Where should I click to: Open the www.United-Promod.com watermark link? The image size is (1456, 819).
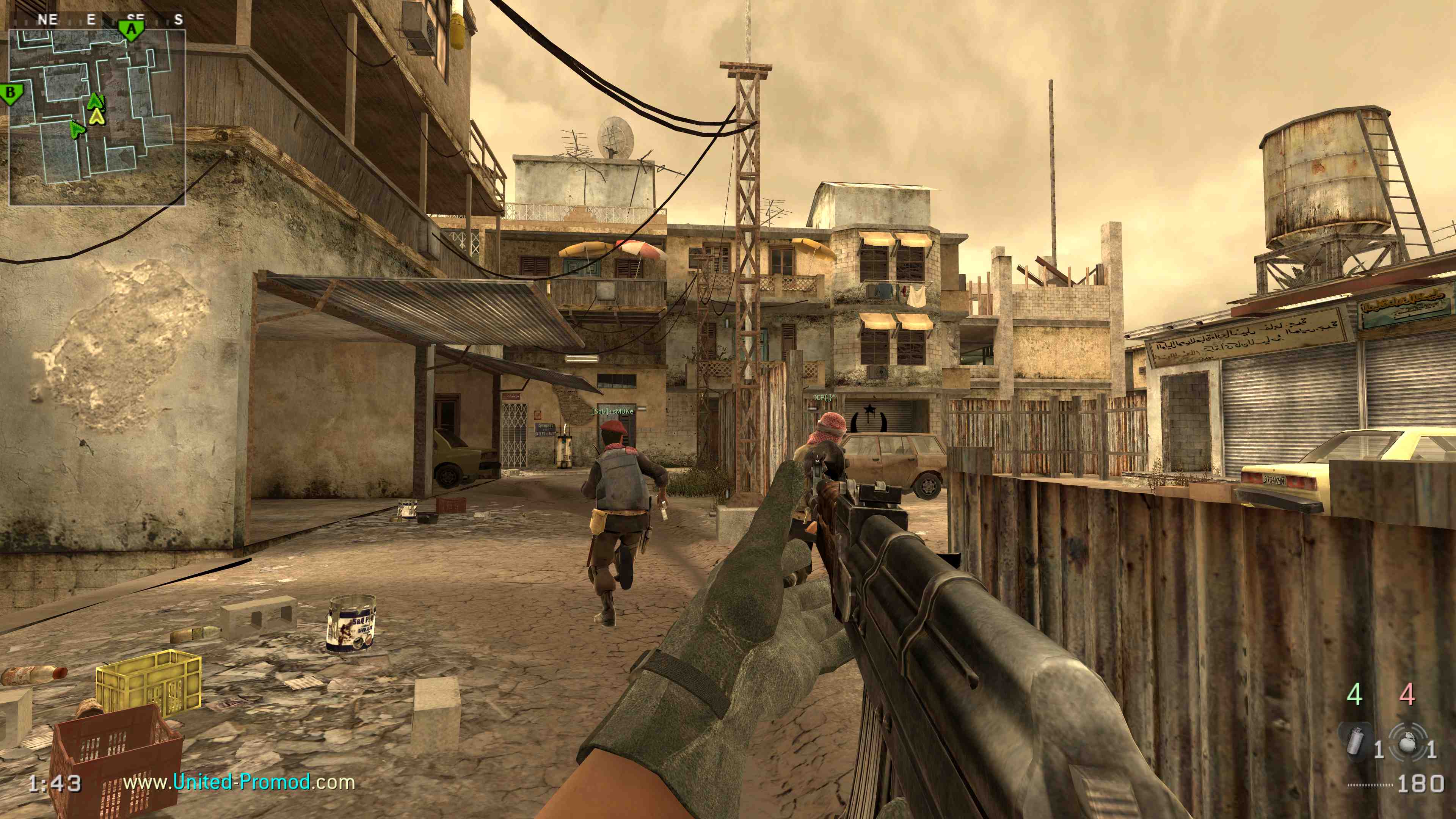click(239, 782)
